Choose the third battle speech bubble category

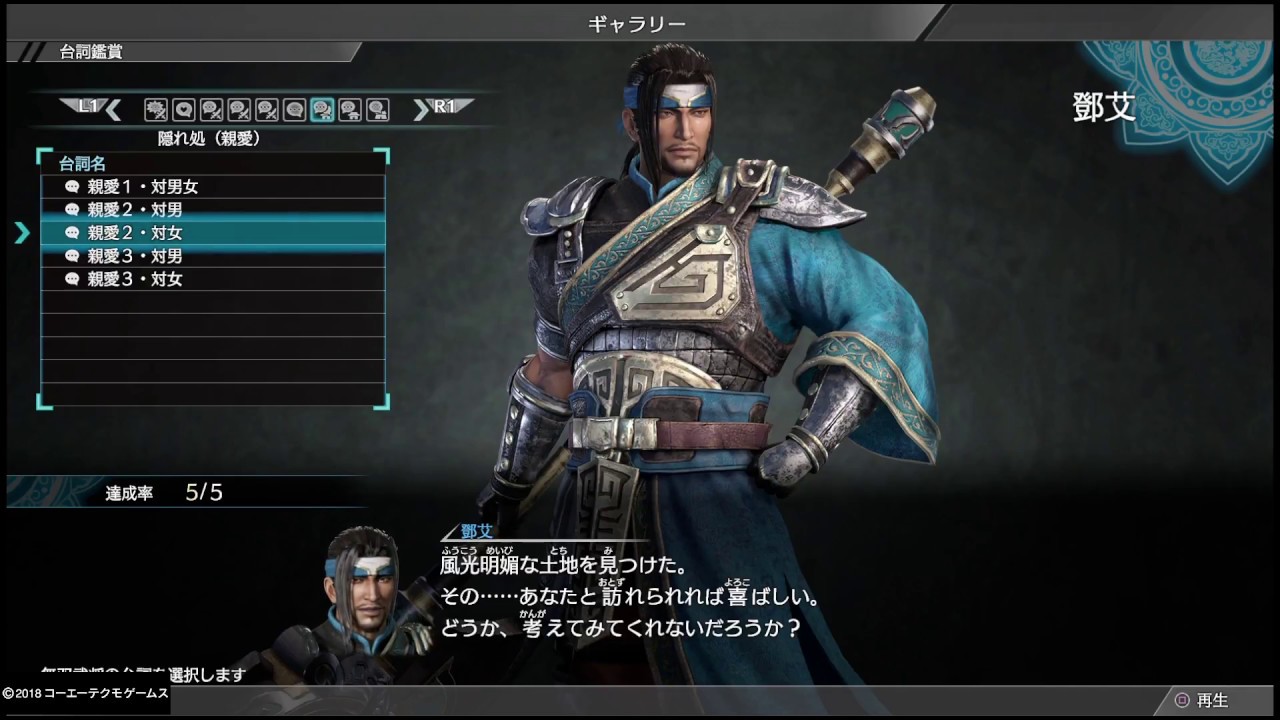click(x=268, y=108)
